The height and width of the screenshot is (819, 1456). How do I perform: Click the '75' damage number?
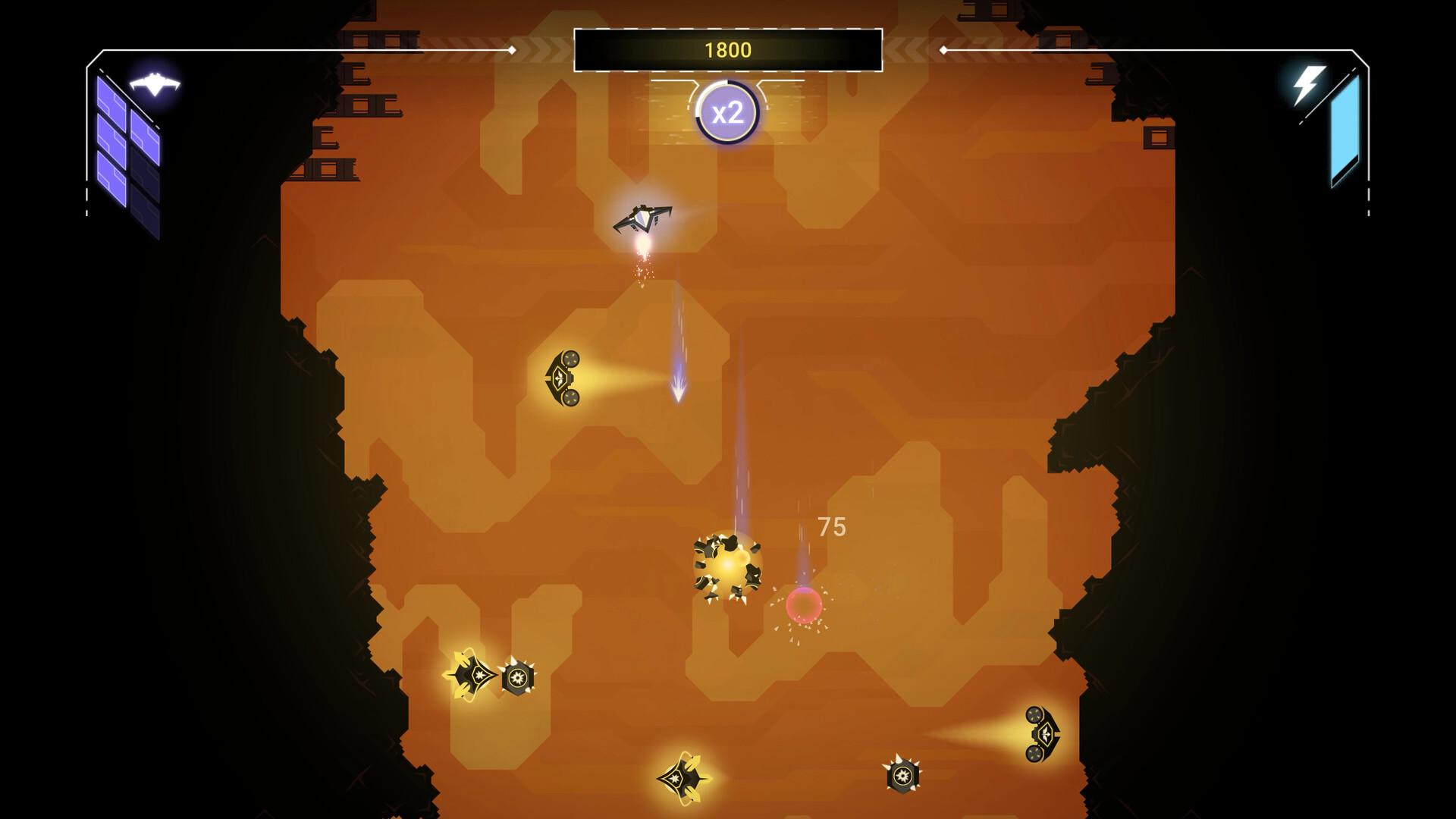[x=831, y=526]
